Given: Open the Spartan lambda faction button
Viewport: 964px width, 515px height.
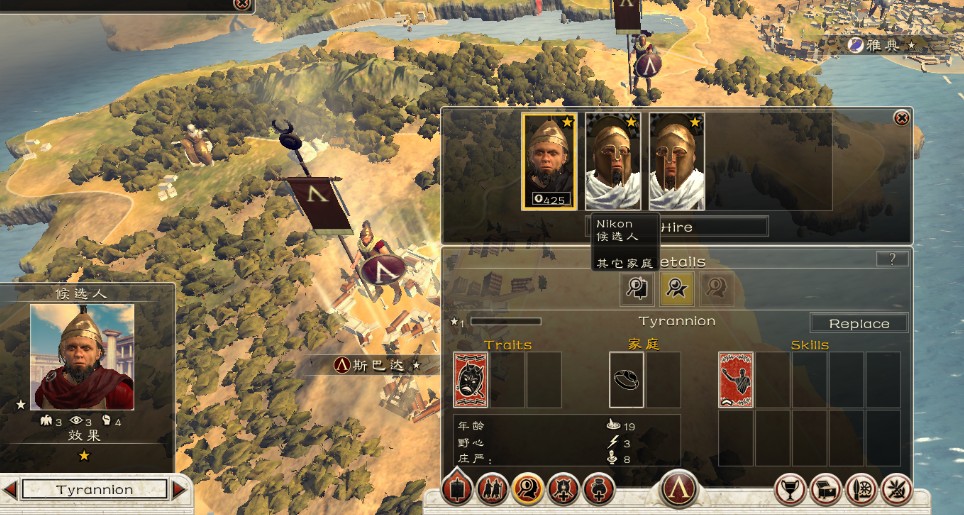Looking at the screenshot, I should coord(678,490).
